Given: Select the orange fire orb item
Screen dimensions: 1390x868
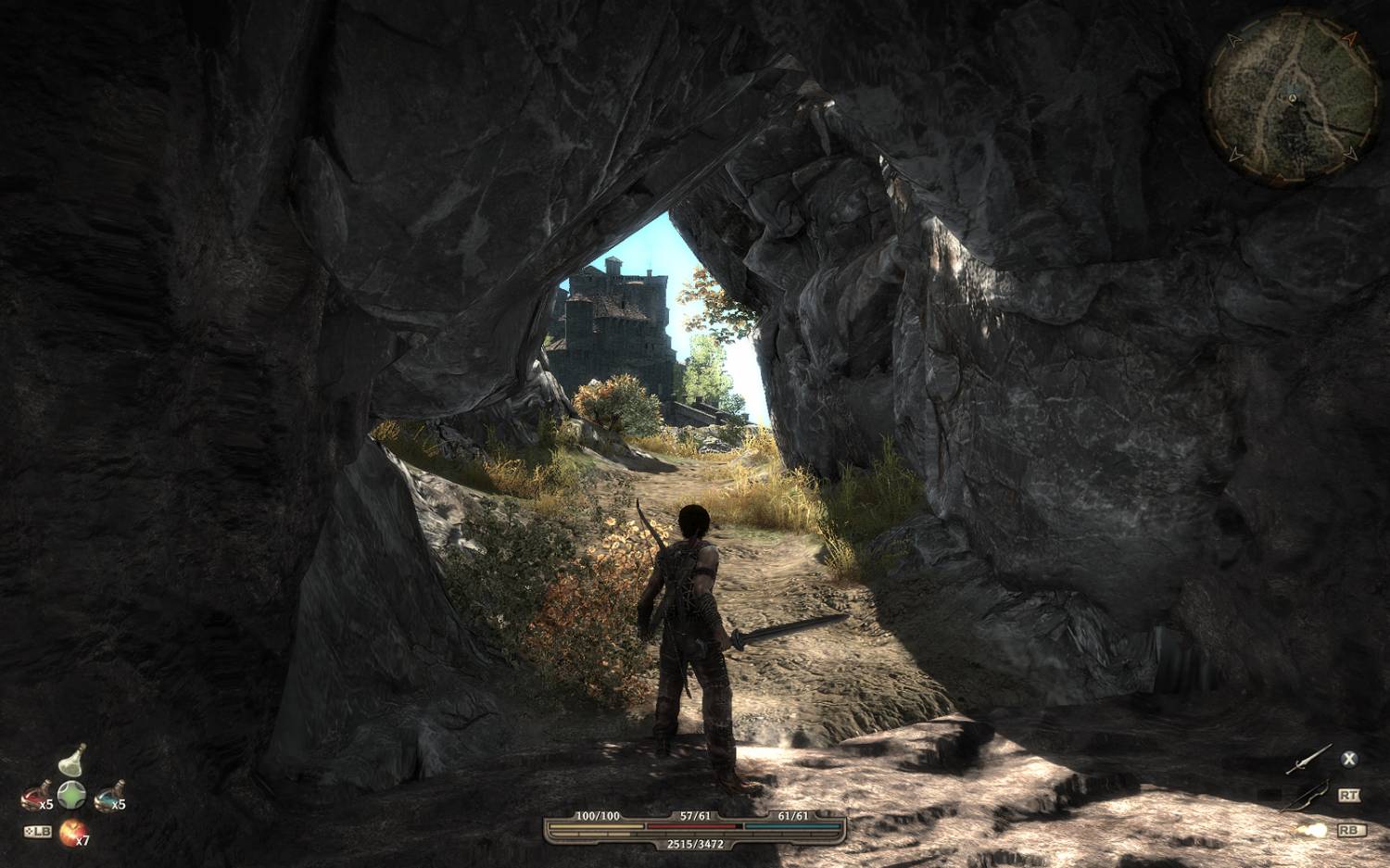Looking at the screenshot, I should (70, 833).
